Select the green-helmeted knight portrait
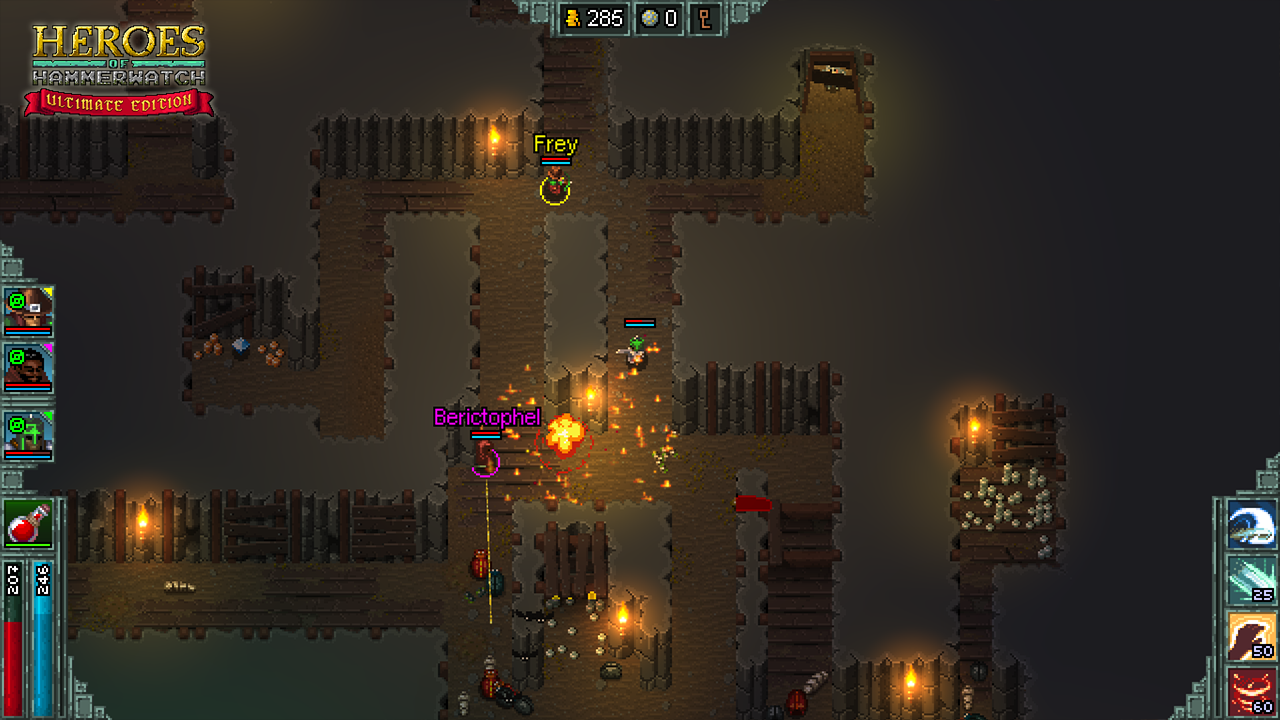1280x720 pixels. [x=28, y=433]
